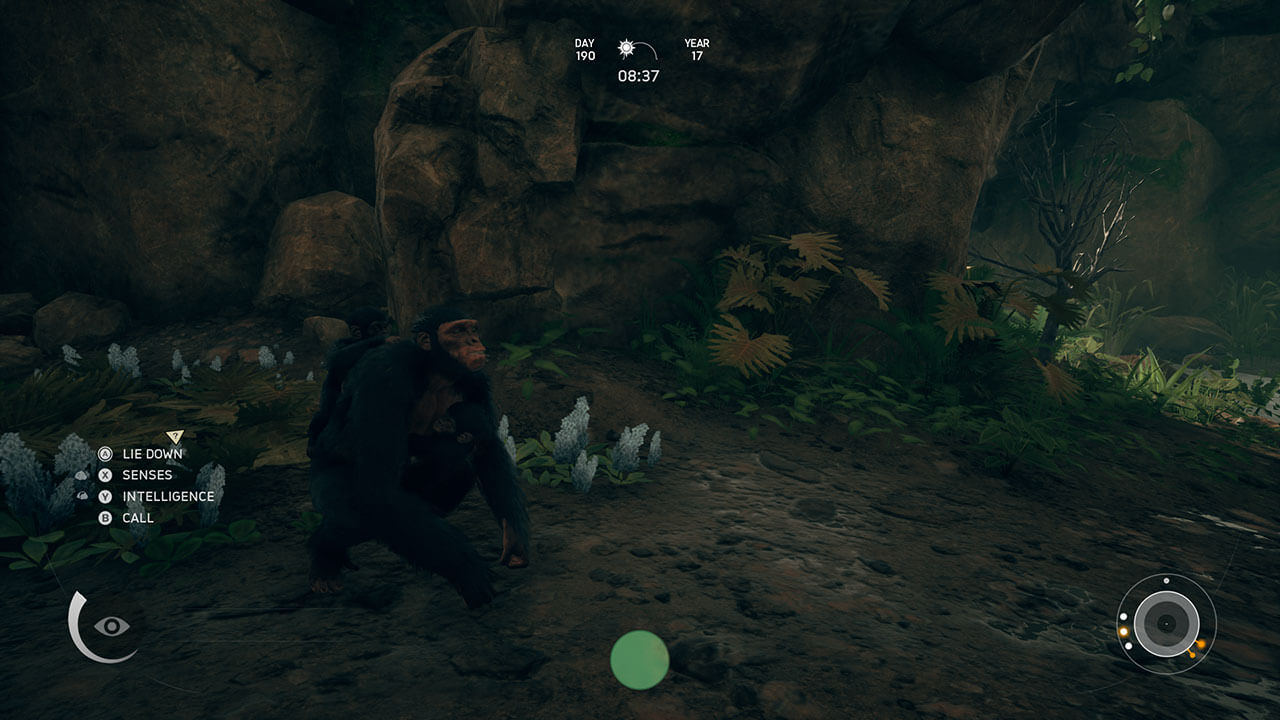Choose the Senses action label
Screen dimensions: 1280x720
pyautogui.click(x=147, y=475)
